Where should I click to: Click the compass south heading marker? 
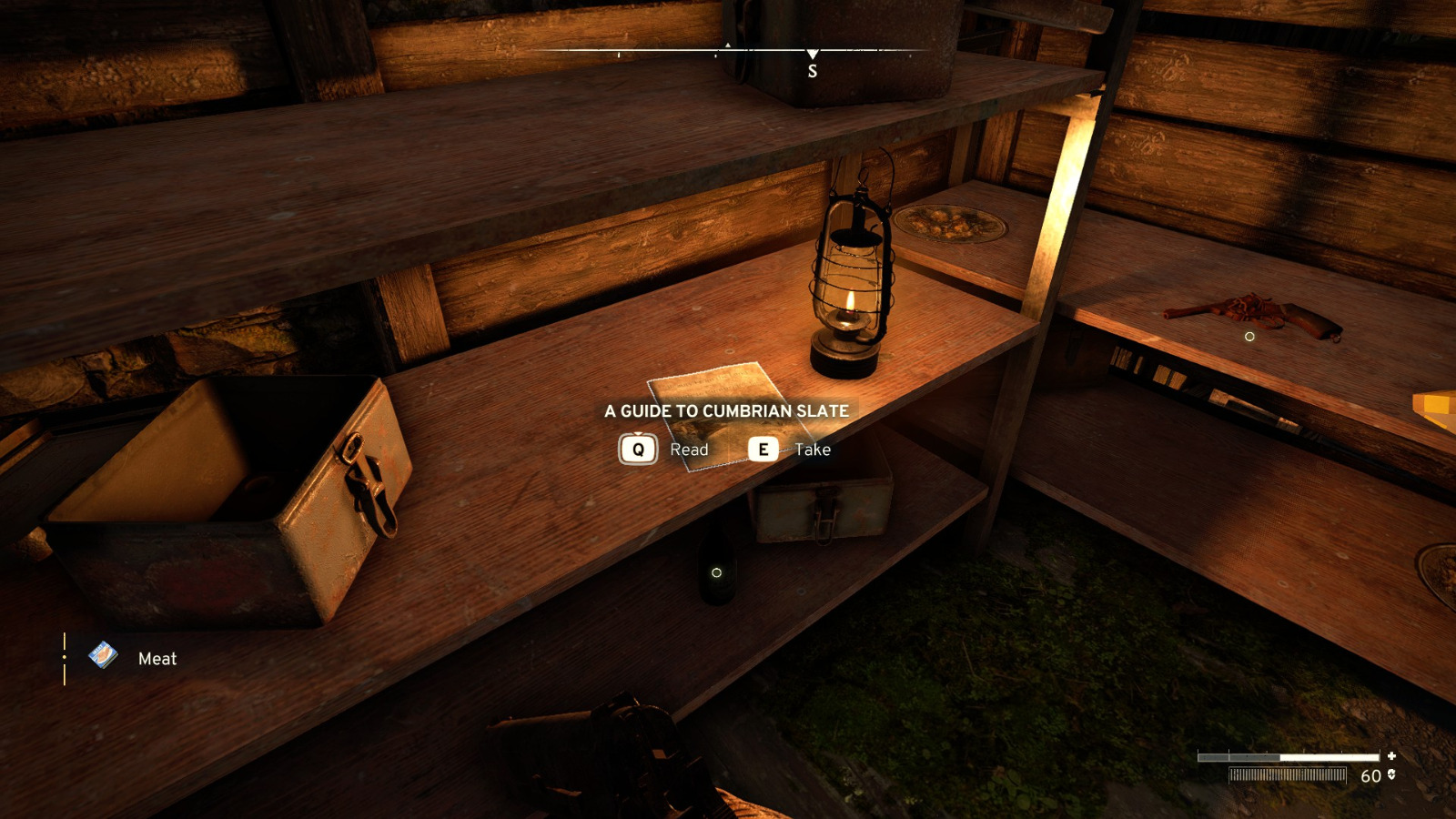(813, 69)
